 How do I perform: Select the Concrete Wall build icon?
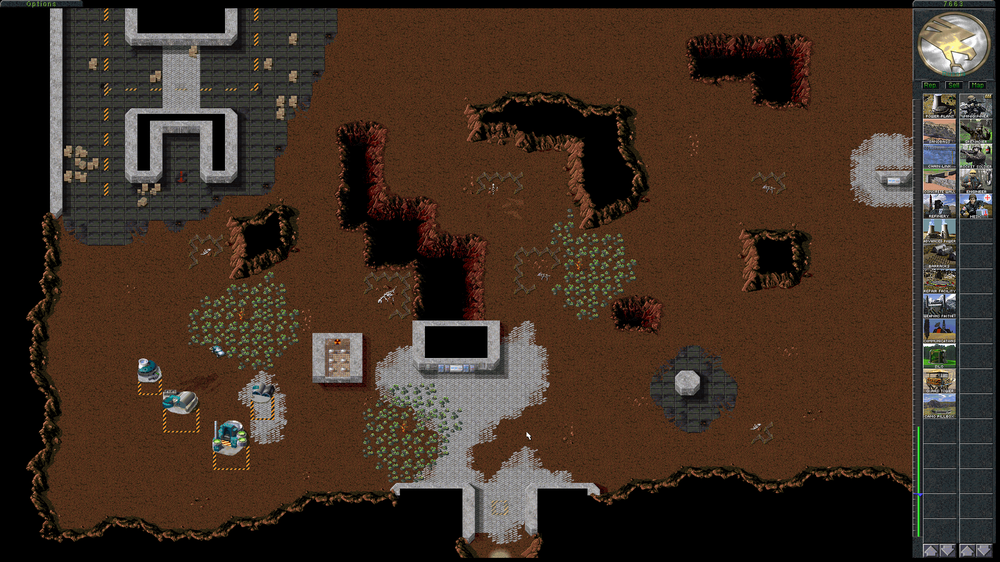point(940,182)
